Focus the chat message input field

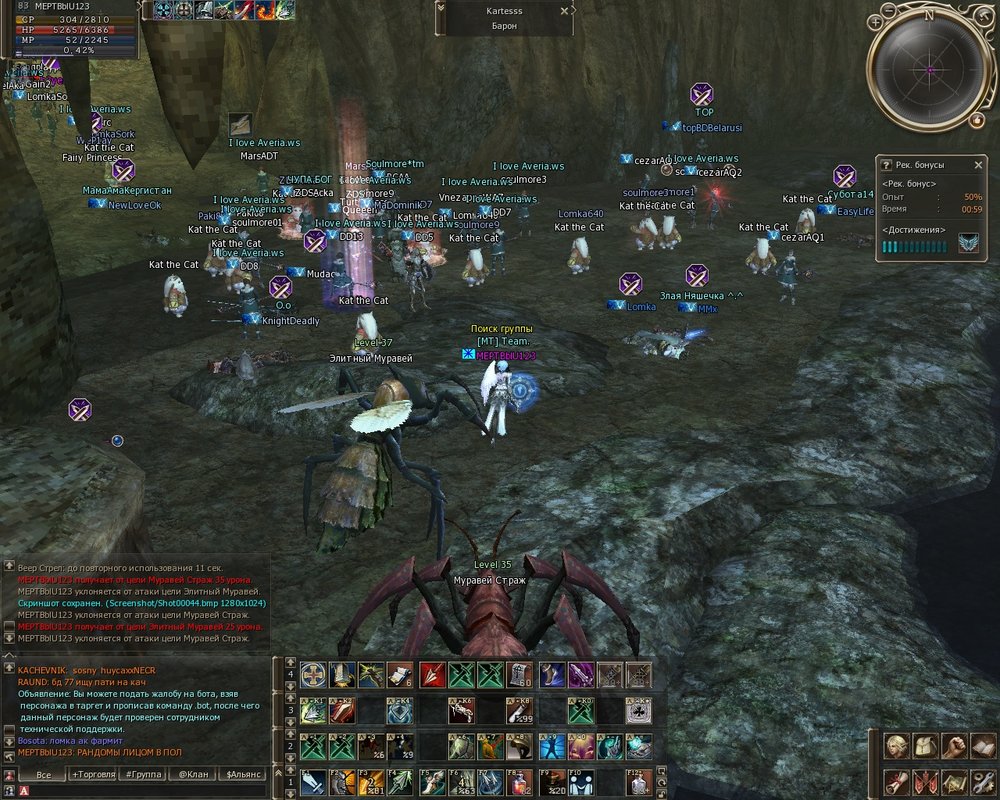point(140,791)
